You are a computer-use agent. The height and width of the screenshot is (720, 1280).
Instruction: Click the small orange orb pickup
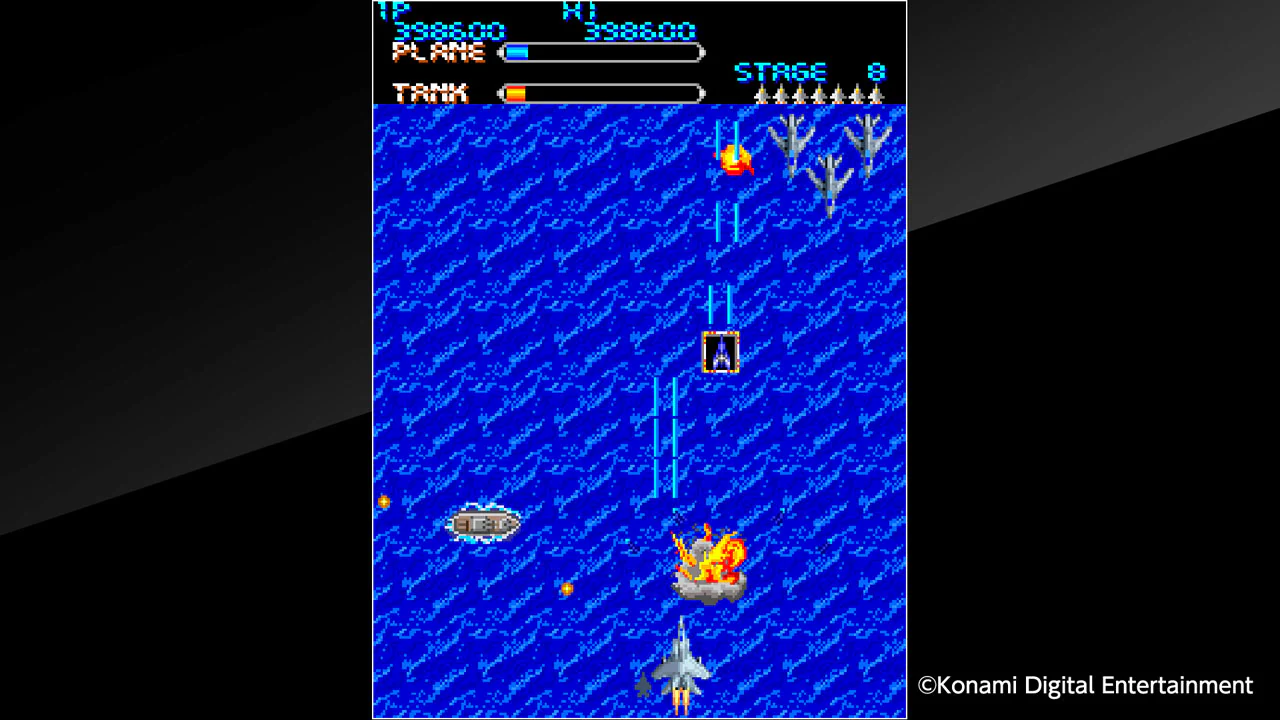pyautogui.click(x=566, y=590)
